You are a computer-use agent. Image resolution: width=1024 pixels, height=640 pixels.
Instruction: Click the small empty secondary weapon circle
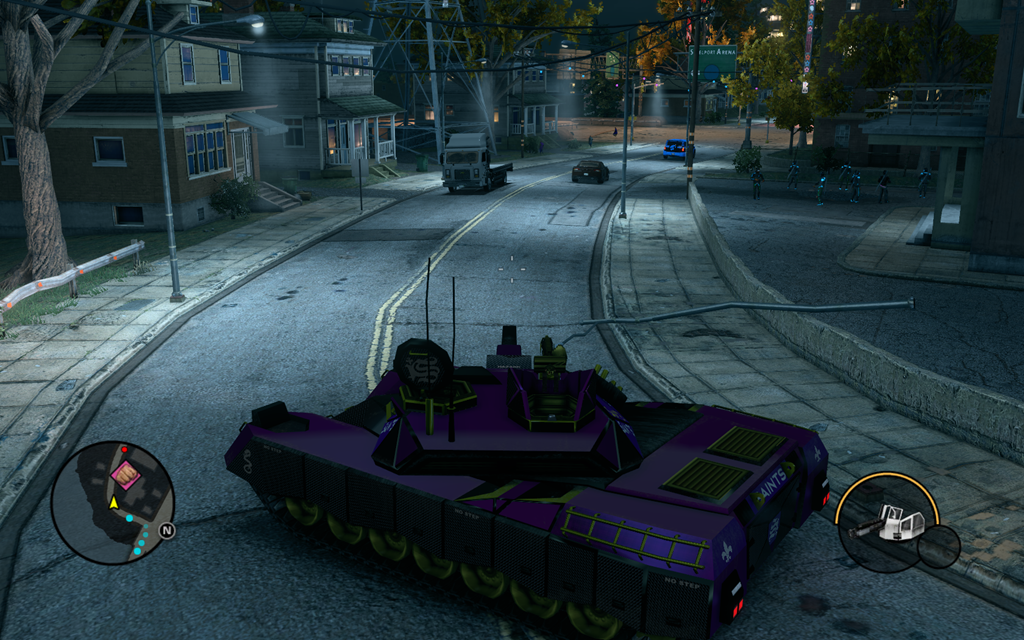click(x=939, y=546)
